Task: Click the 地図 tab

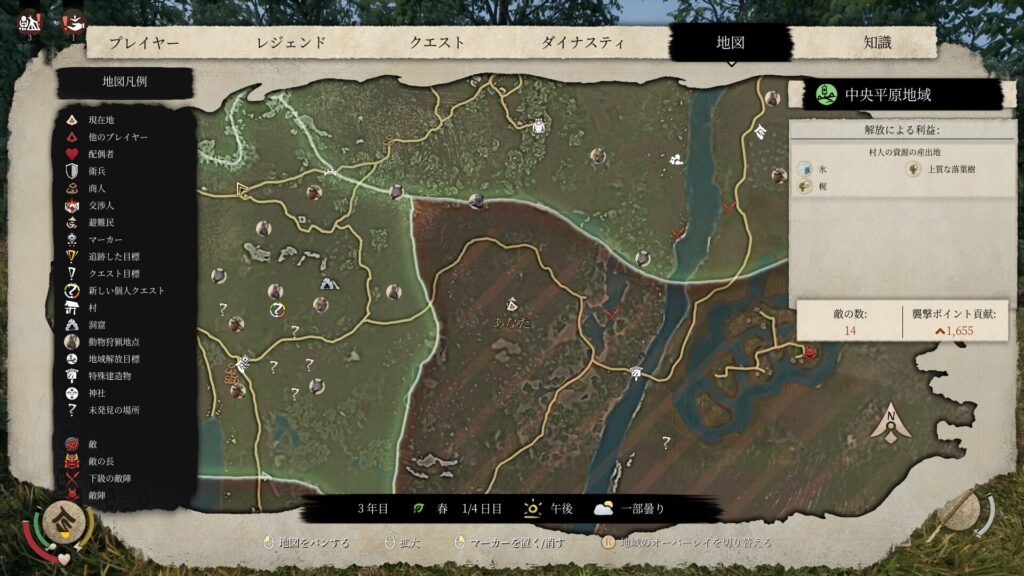Action: [x=731, y=43]
